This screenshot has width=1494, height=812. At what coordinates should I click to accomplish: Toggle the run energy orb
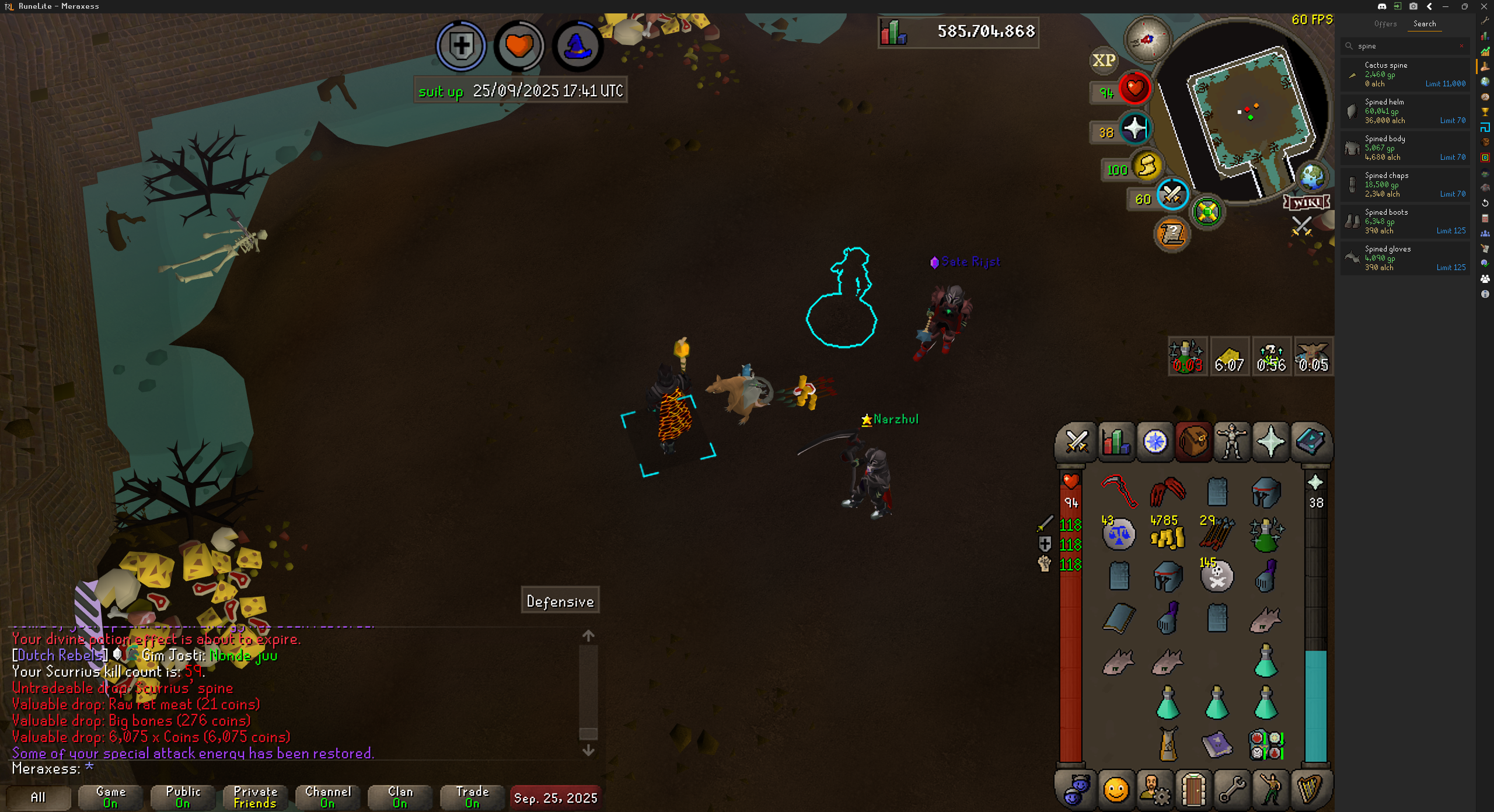1146,166
